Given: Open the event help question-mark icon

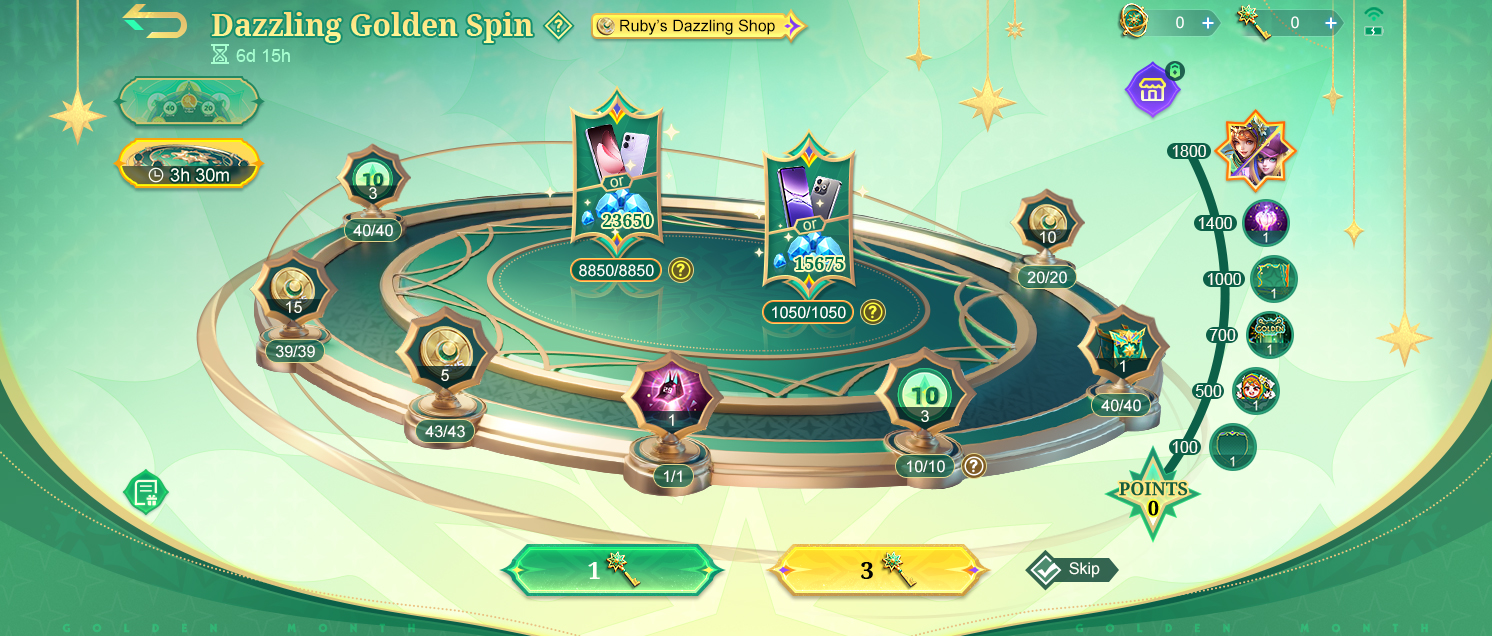Looking at the screenshot, I should [x=558, y=26].
